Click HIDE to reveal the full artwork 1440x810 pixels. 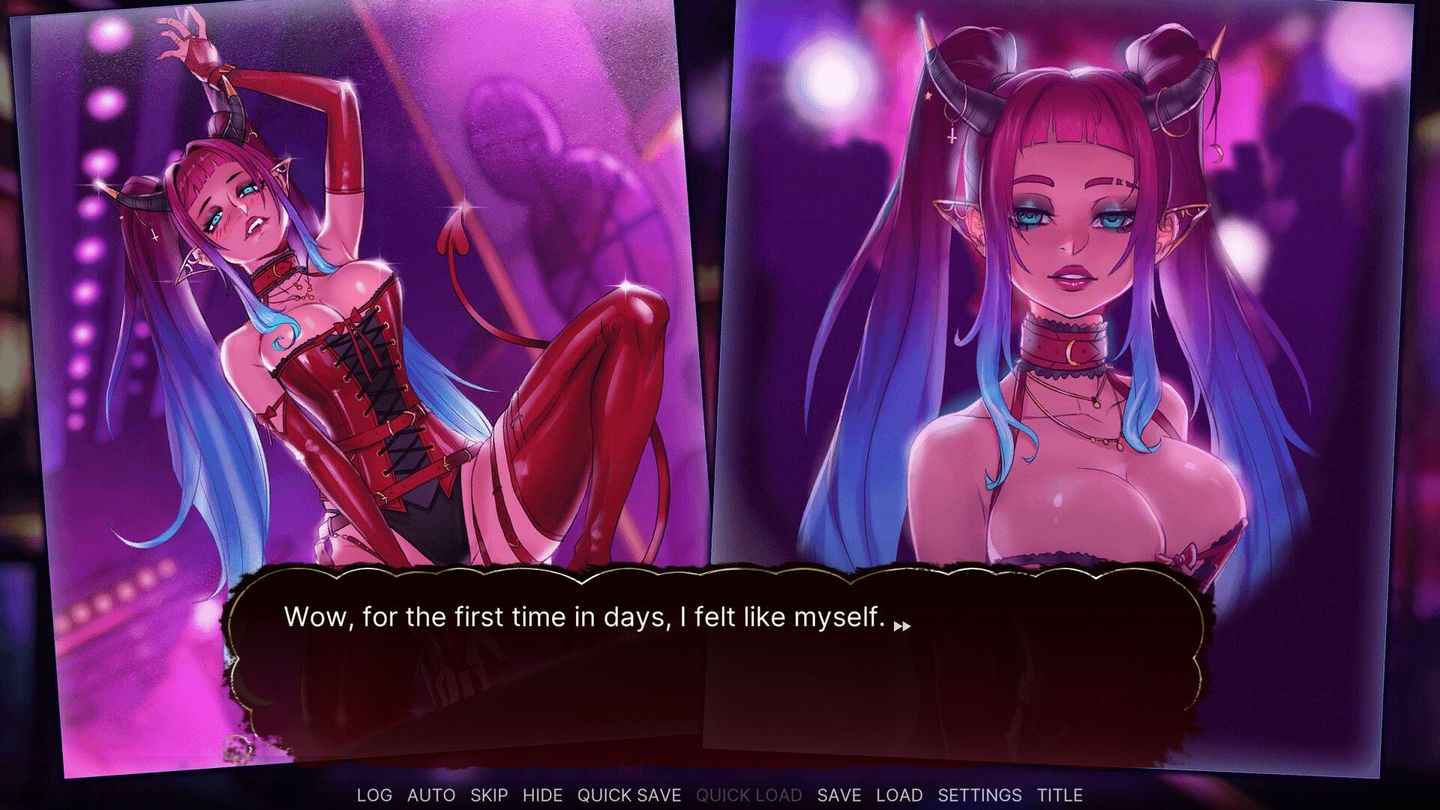[542, 795]
